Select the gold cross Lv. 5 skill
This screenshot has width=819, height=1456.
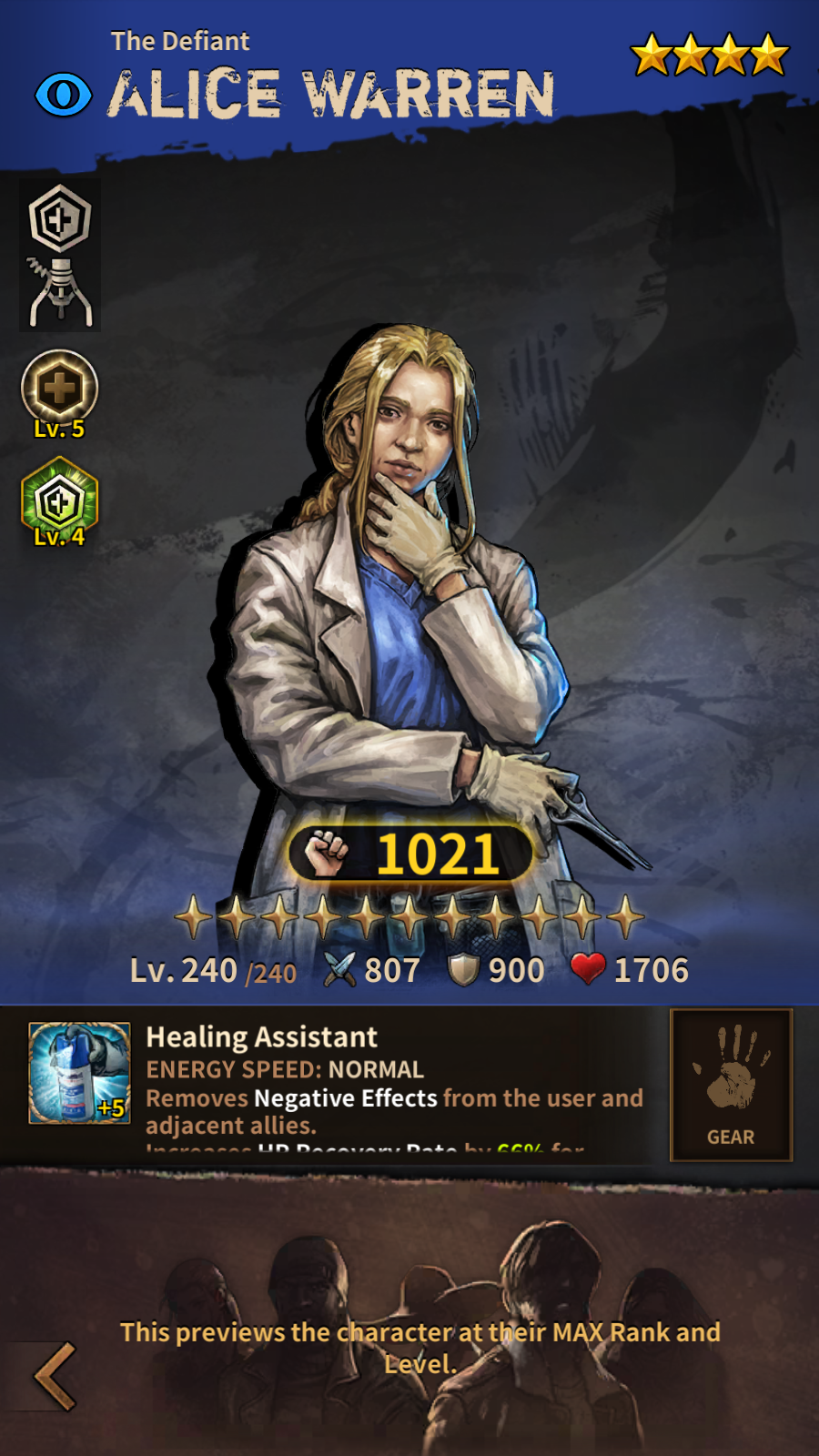(59, 389)
